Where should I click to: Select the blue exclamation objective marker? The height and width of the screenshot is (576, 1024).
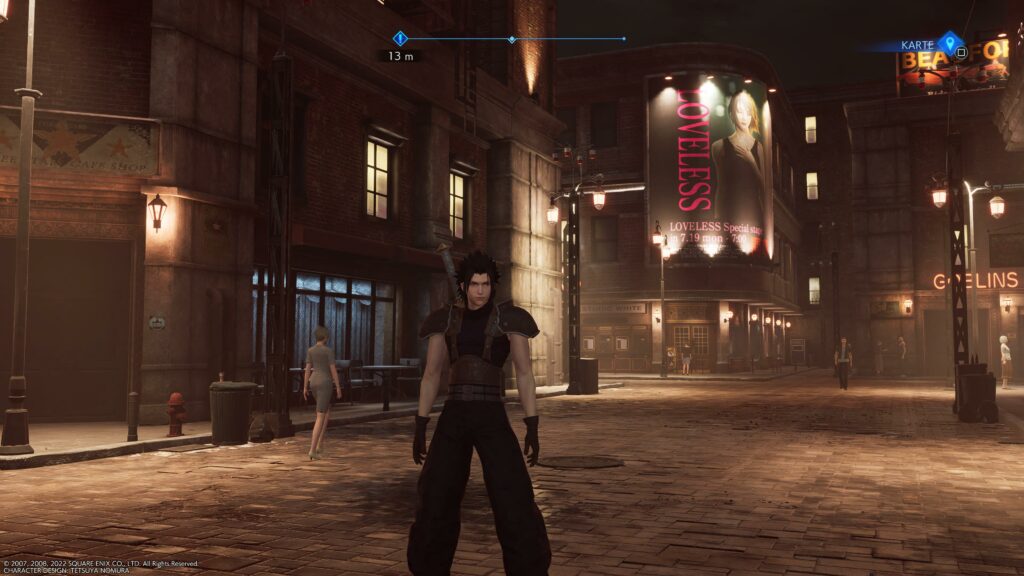400,39
